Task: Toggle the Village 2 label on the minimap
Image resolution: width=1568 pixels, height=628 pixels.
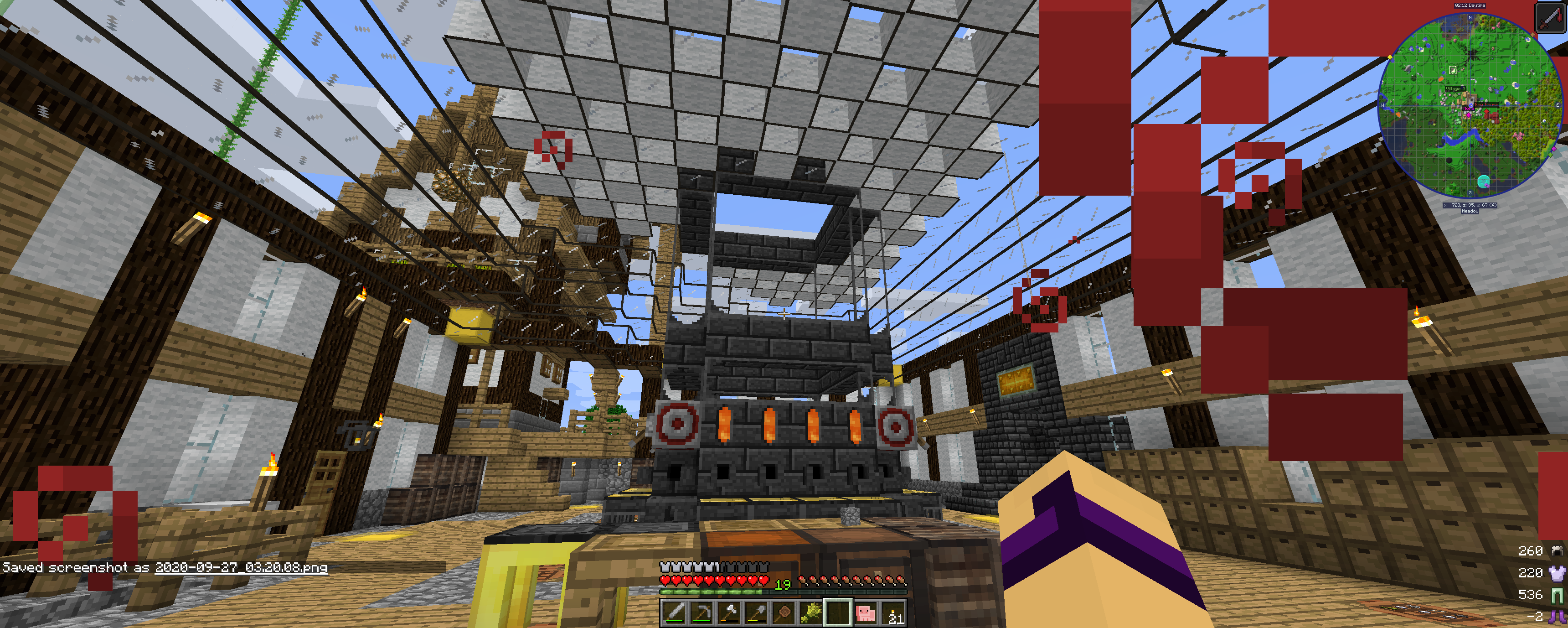Action: tap(1455, 89)
